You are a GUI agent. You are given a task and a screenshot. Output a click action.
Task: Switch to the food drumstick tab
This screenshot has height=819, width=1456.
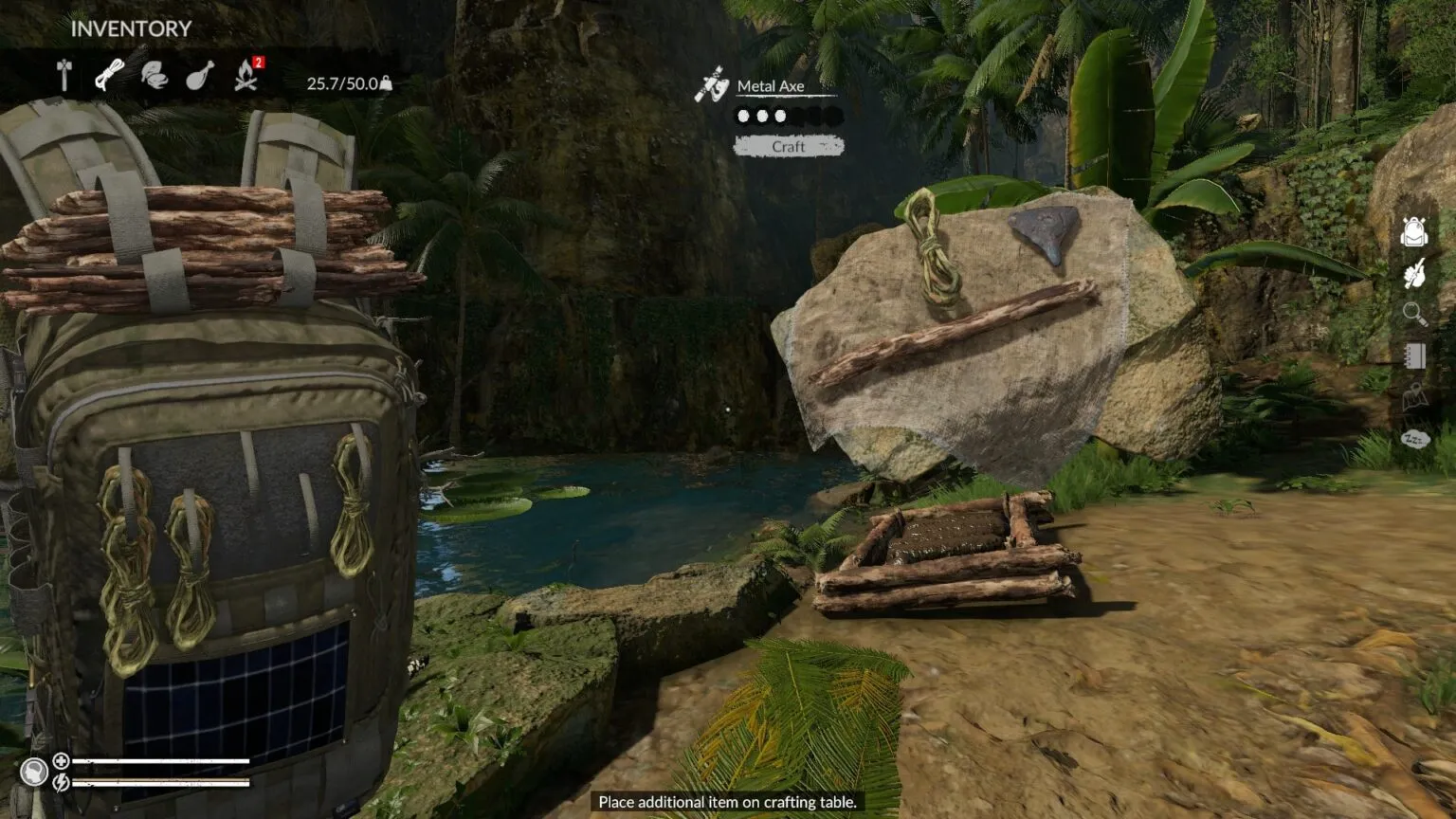[199, 75]
